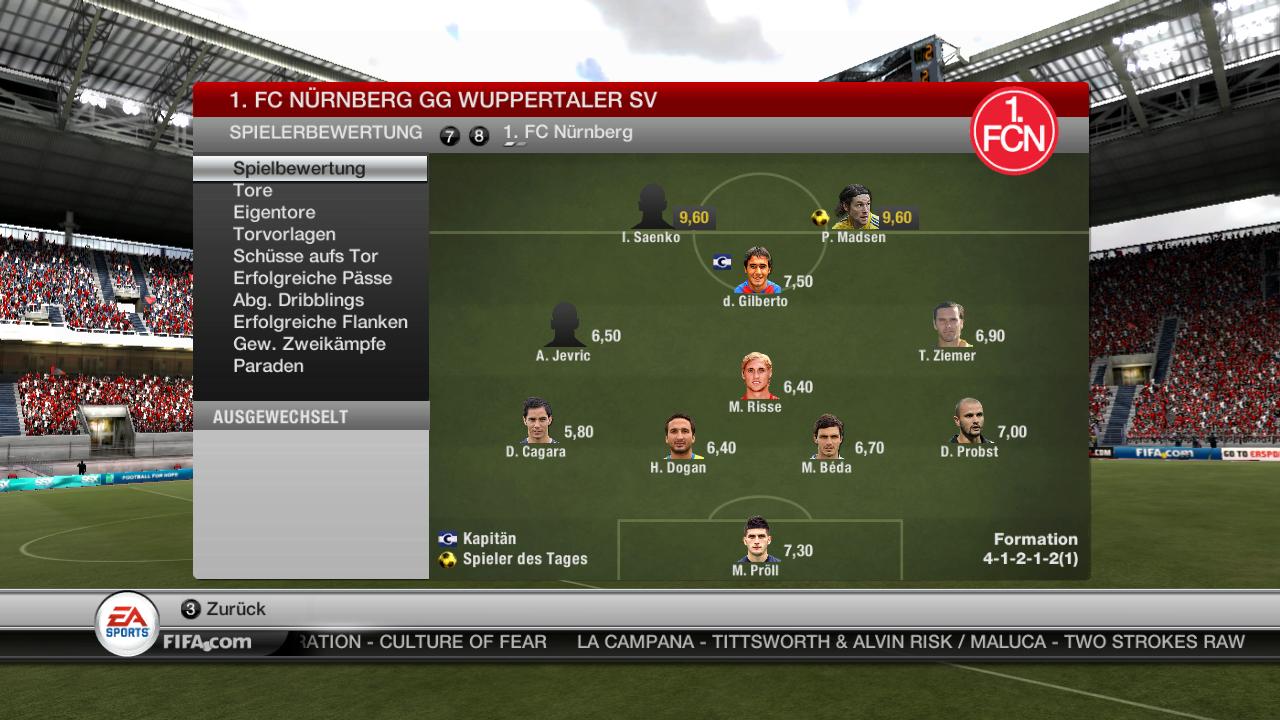Pick captain d. Gilberto's portrait
Viewport: 1280px width, 720px height.
(757, 271)
